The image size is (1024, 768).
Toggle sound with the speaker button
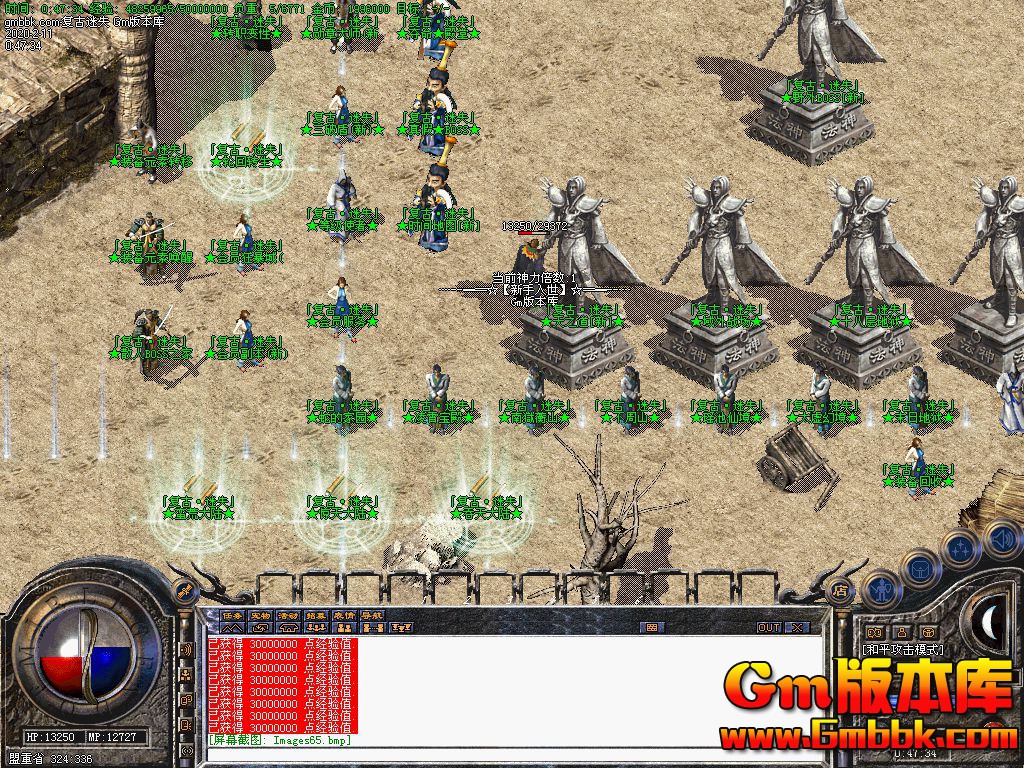(x=1001, y=540)
